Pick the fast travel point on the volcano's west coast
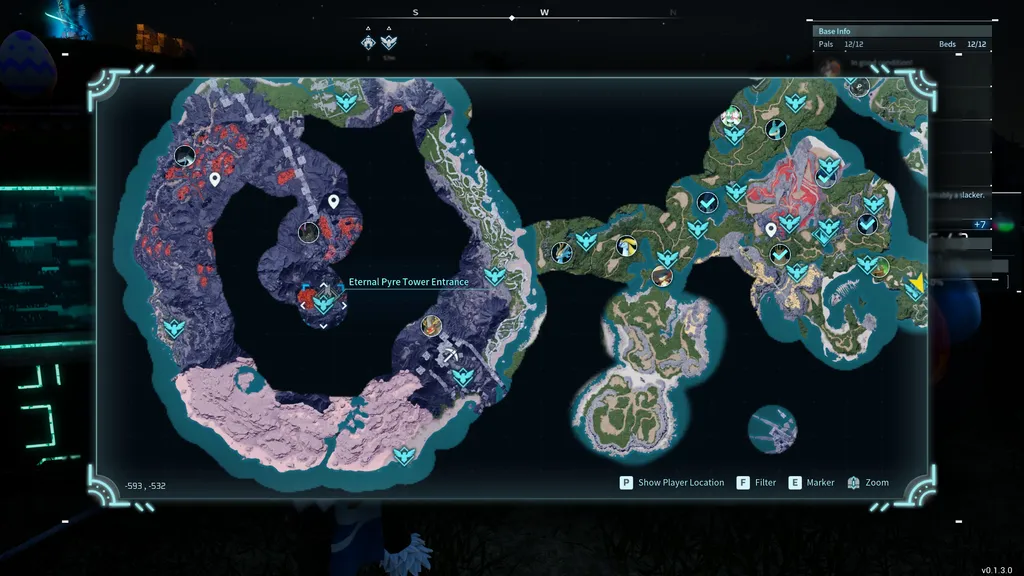This screenshot has width=1024, height=576. click(174, 327)
